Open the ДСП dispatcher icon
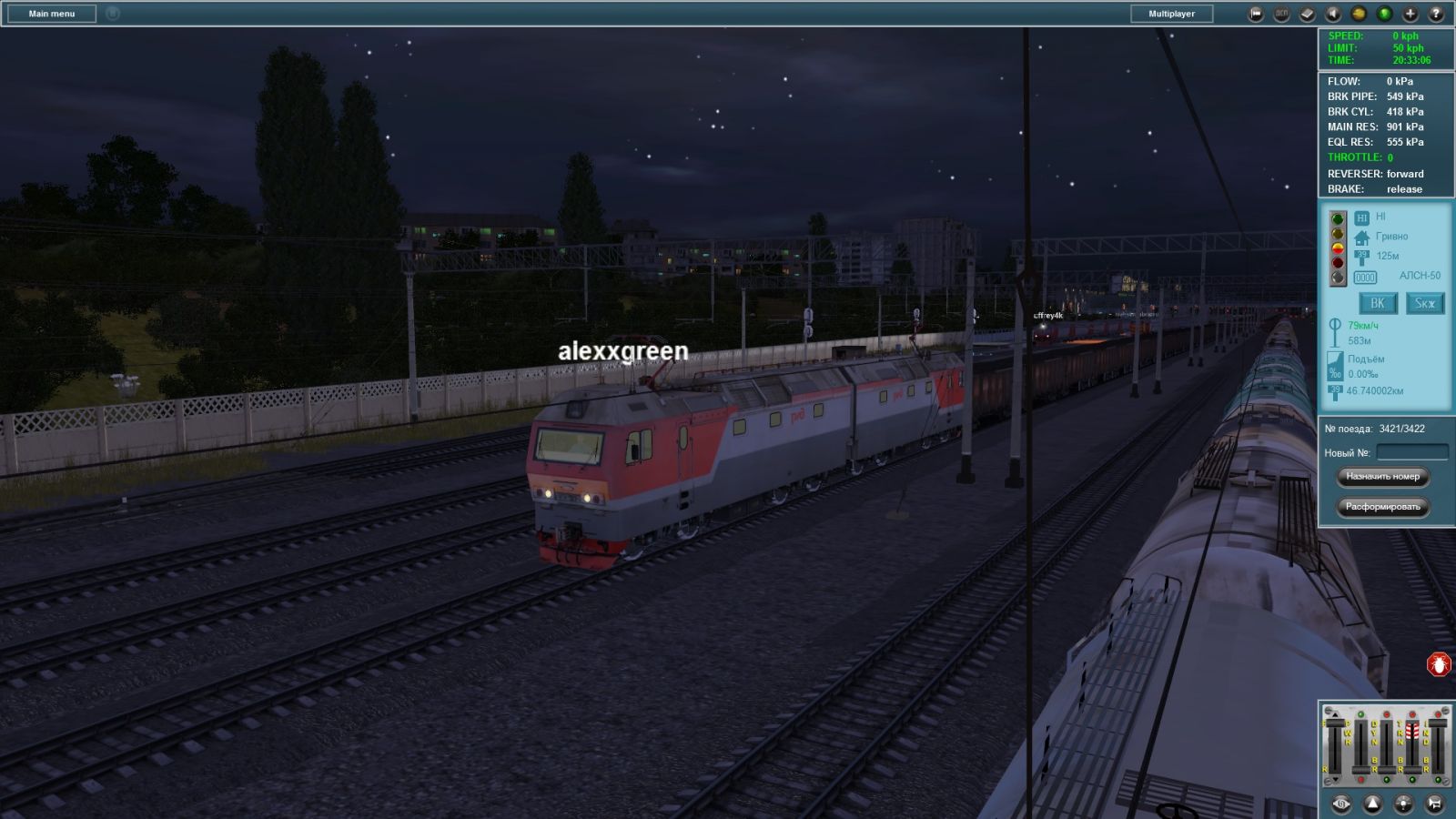Viewport: 1456px width, 819px height. coord(1281,14)
